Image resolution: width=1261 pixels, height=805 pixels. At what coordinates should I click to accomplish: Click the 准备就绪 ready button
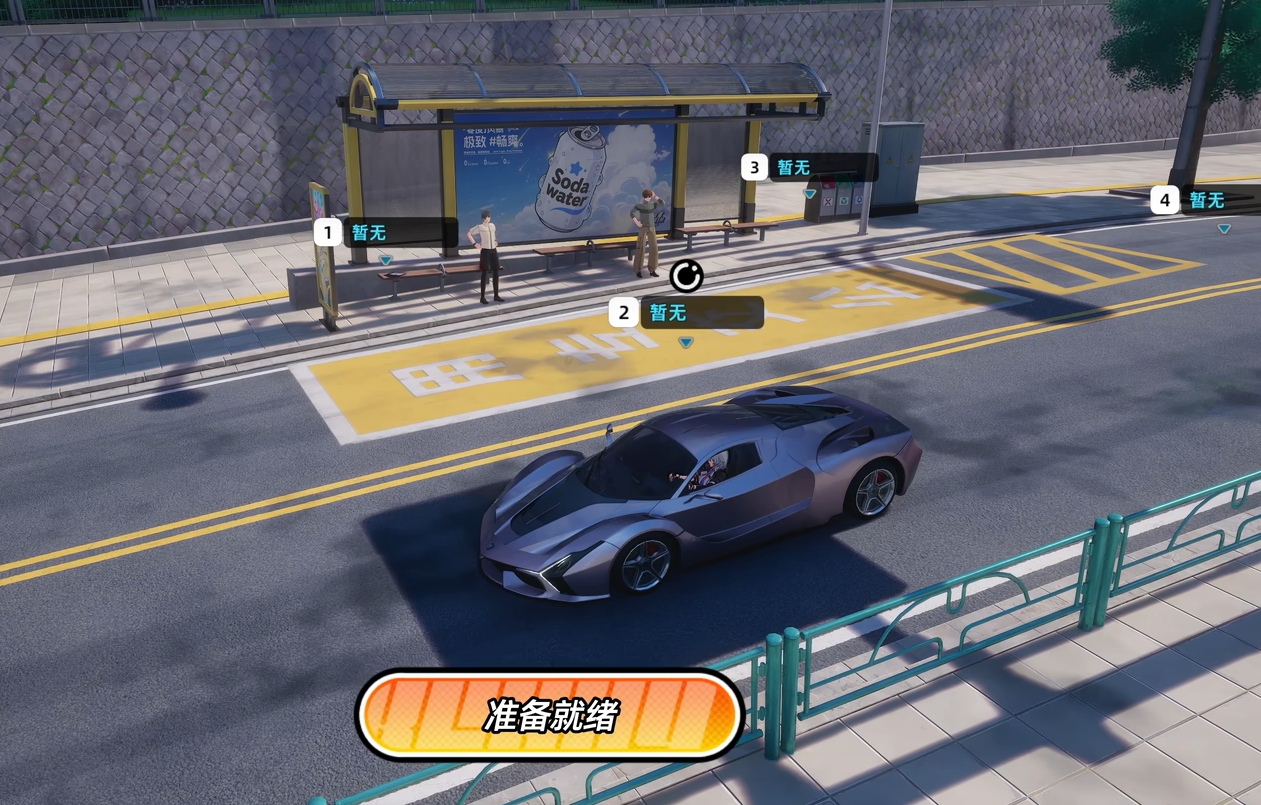coord(550,715)
